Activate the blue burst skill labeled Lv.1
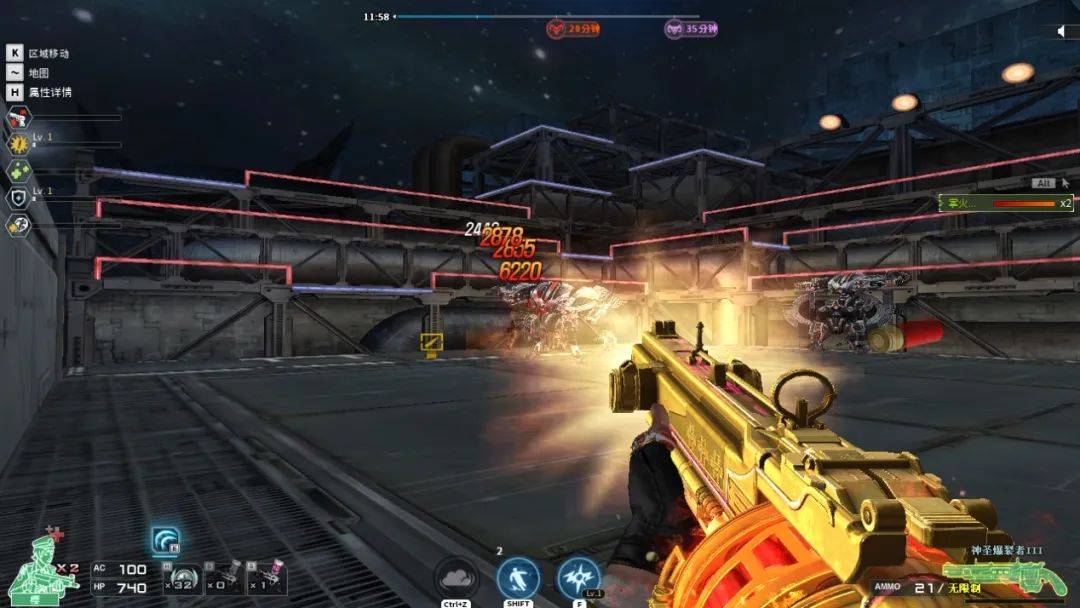Image resolution: width=1080 pixels, height=608 pixels. pos(578,578)
